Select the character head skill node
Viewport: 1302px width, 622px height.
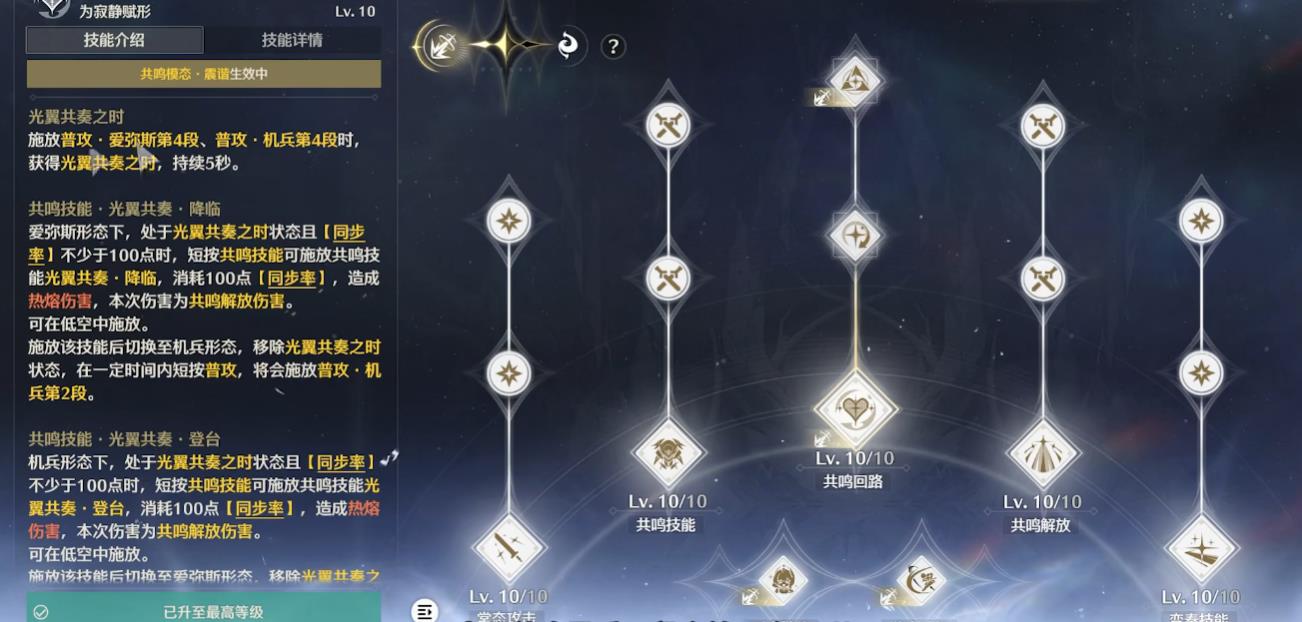click(782, 580)
